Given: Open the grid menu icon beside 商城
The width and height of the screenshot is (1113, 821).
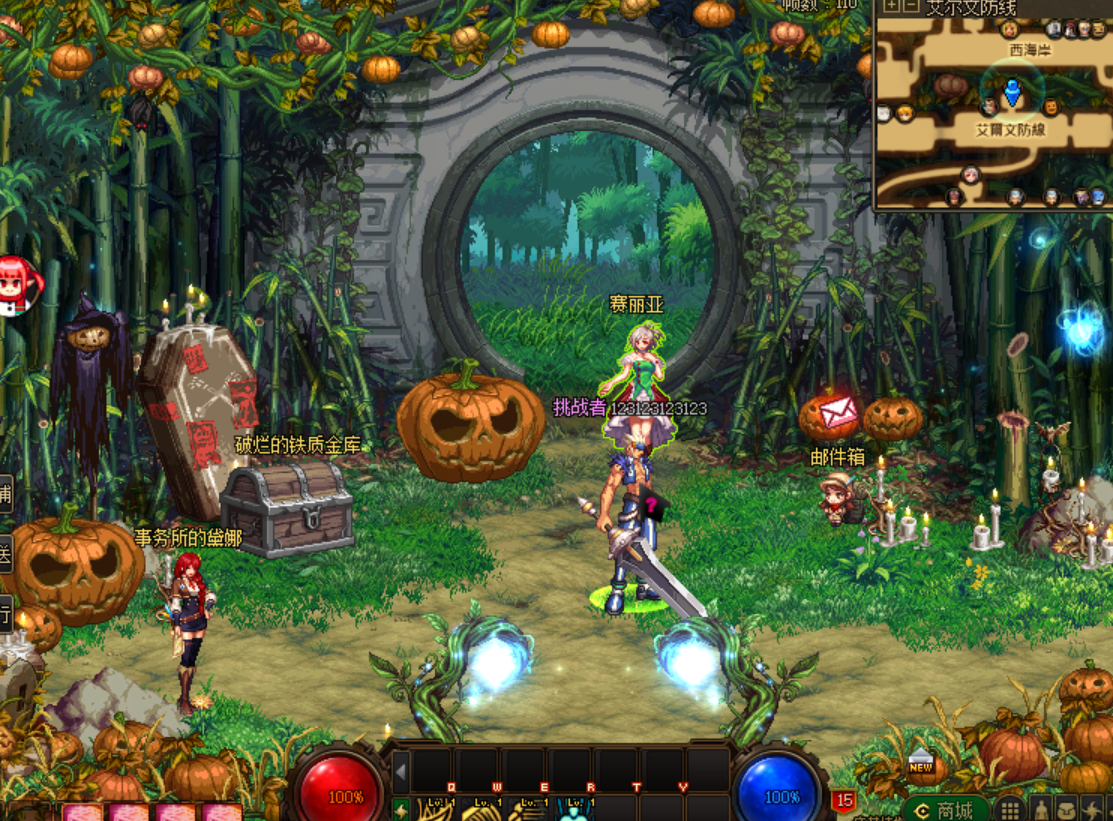Looking at the screenshot, I should point(1010,809).
